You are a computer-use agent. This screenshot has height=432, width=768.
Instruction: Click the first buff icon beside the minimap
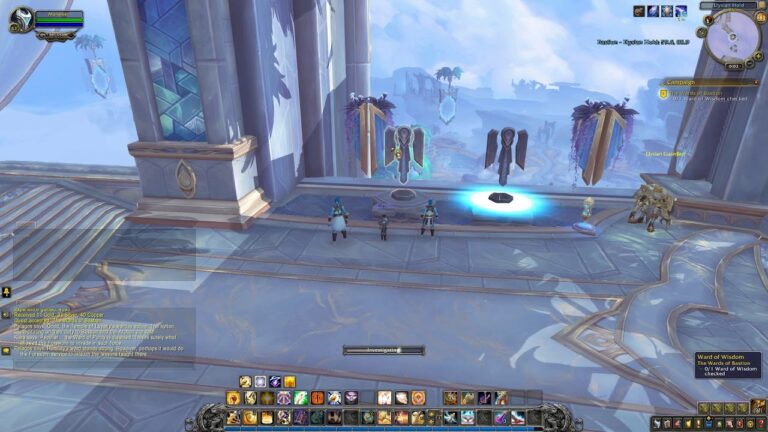640,11
